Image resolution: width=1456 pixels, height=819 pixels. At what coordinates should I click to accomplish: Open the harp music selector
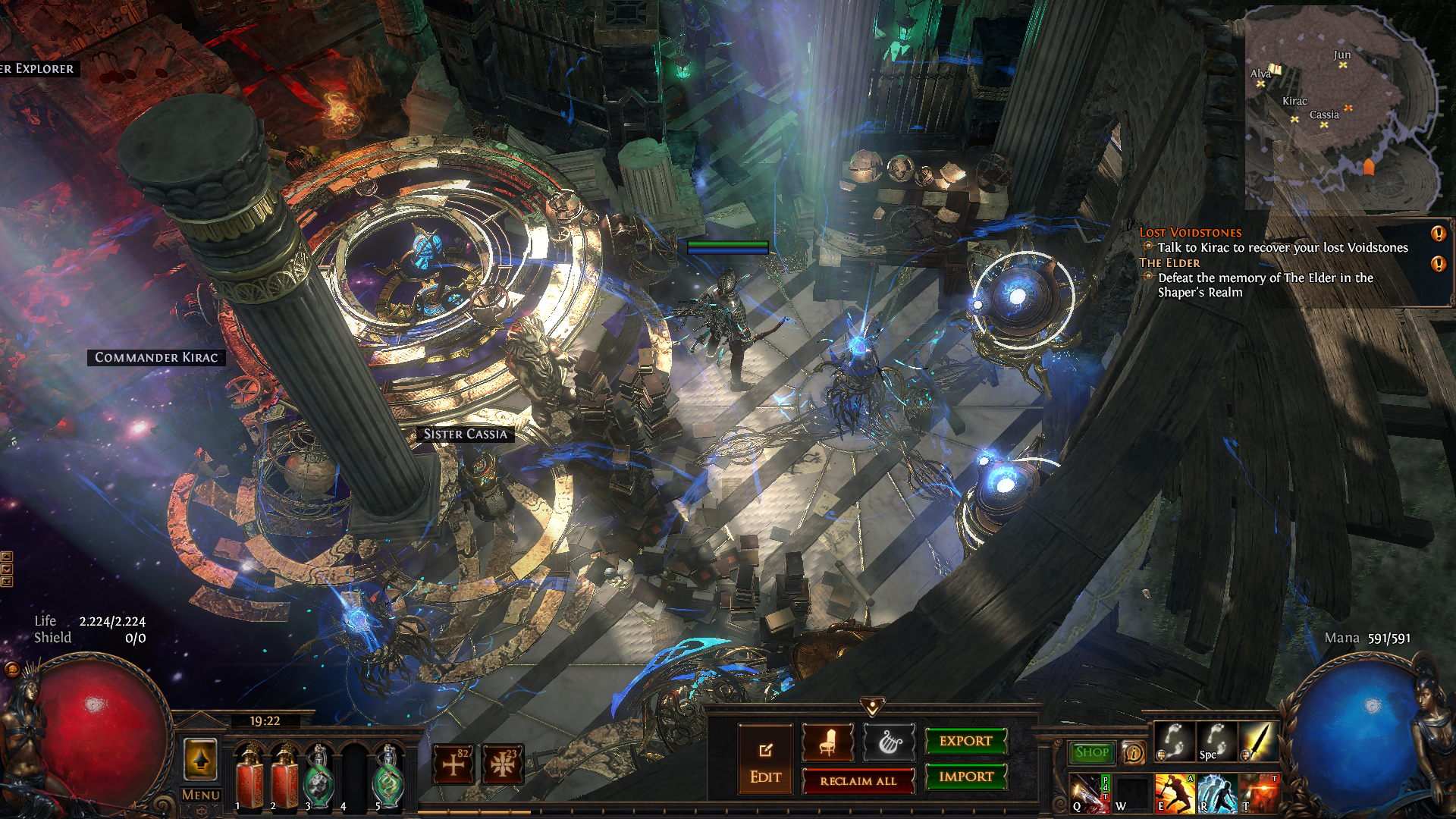click(x=889, y=742)
